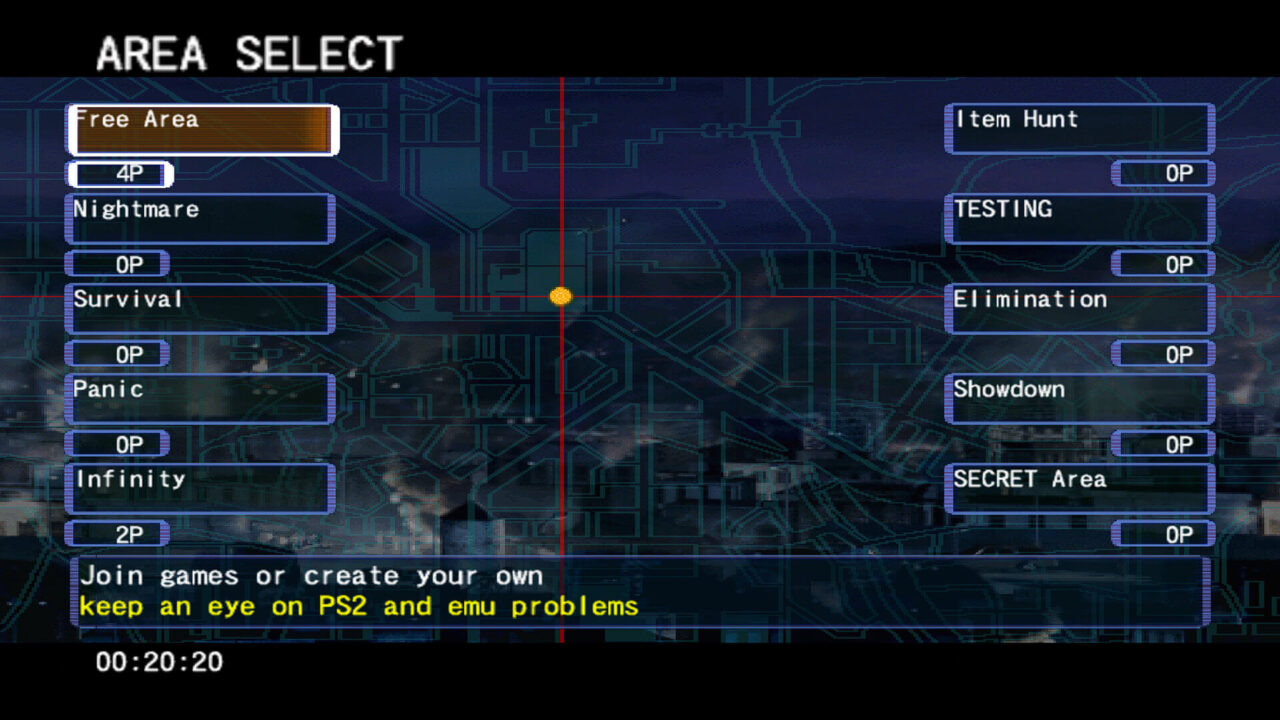The height and width of the screenshot is (720, 1280).
Task: Choose the Nightmare area
Action: (200, 219)
